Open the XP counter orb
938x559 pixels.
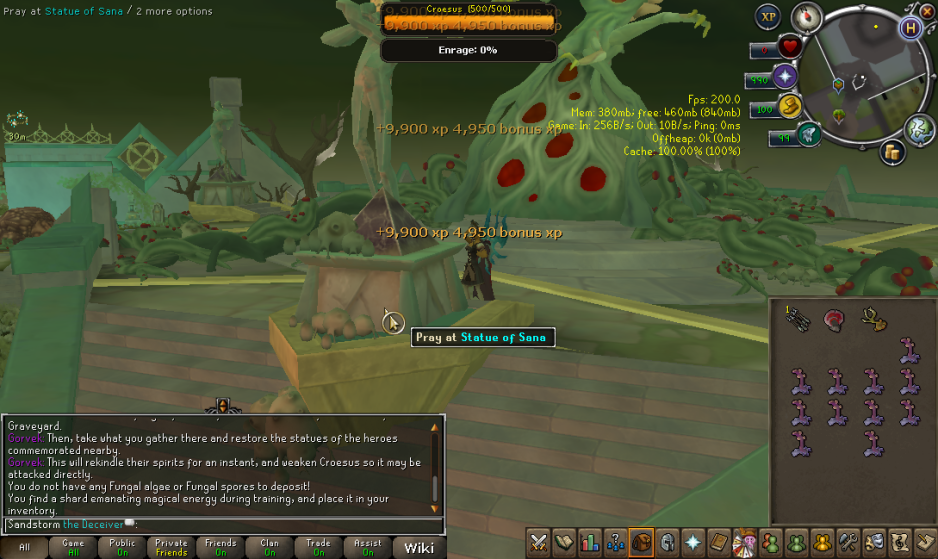[x=768, y=16]
